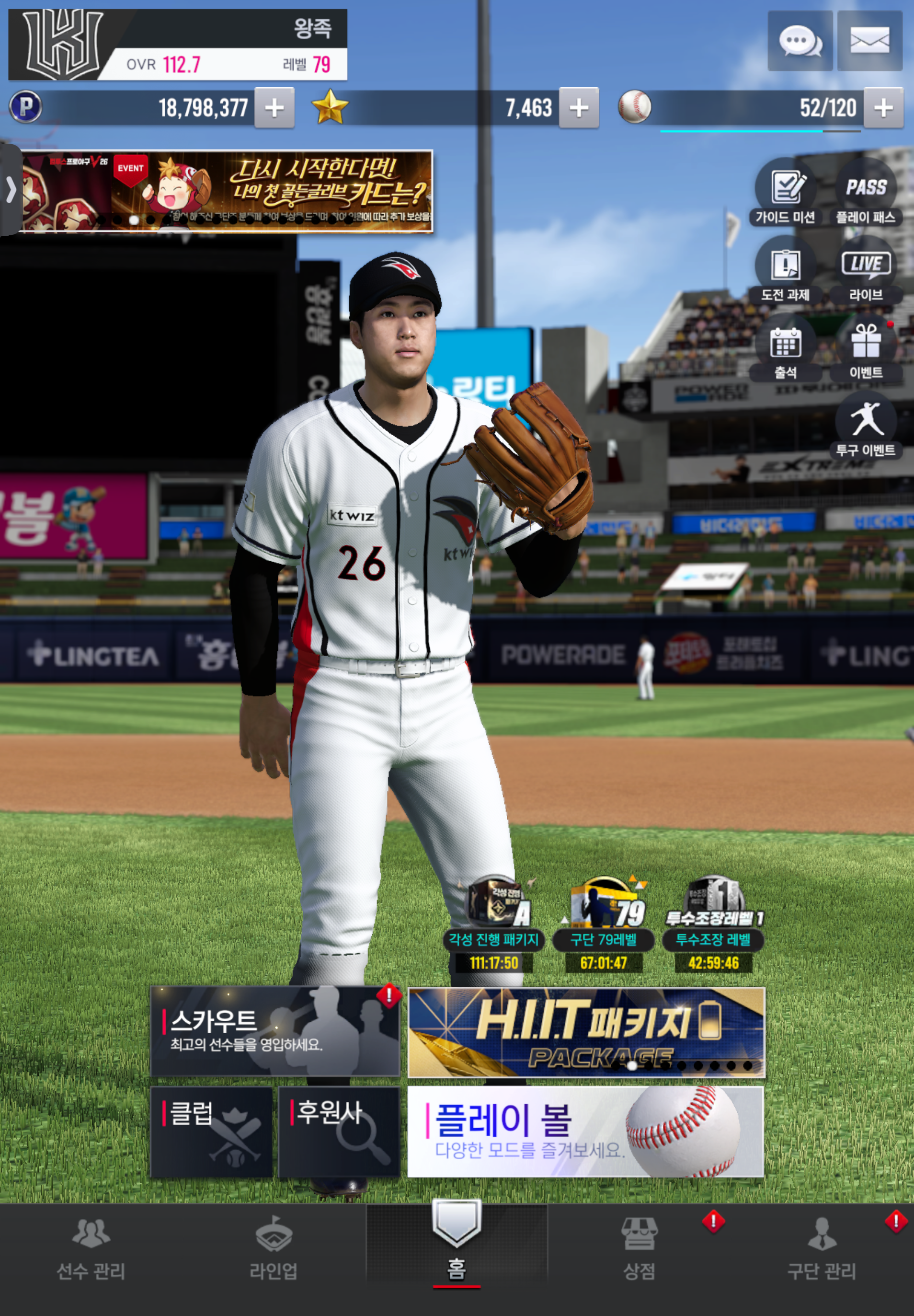The width and height of the screenshot is (914, 1316).
Task: Add more gold stars with plus button
Action: point(578,108)
